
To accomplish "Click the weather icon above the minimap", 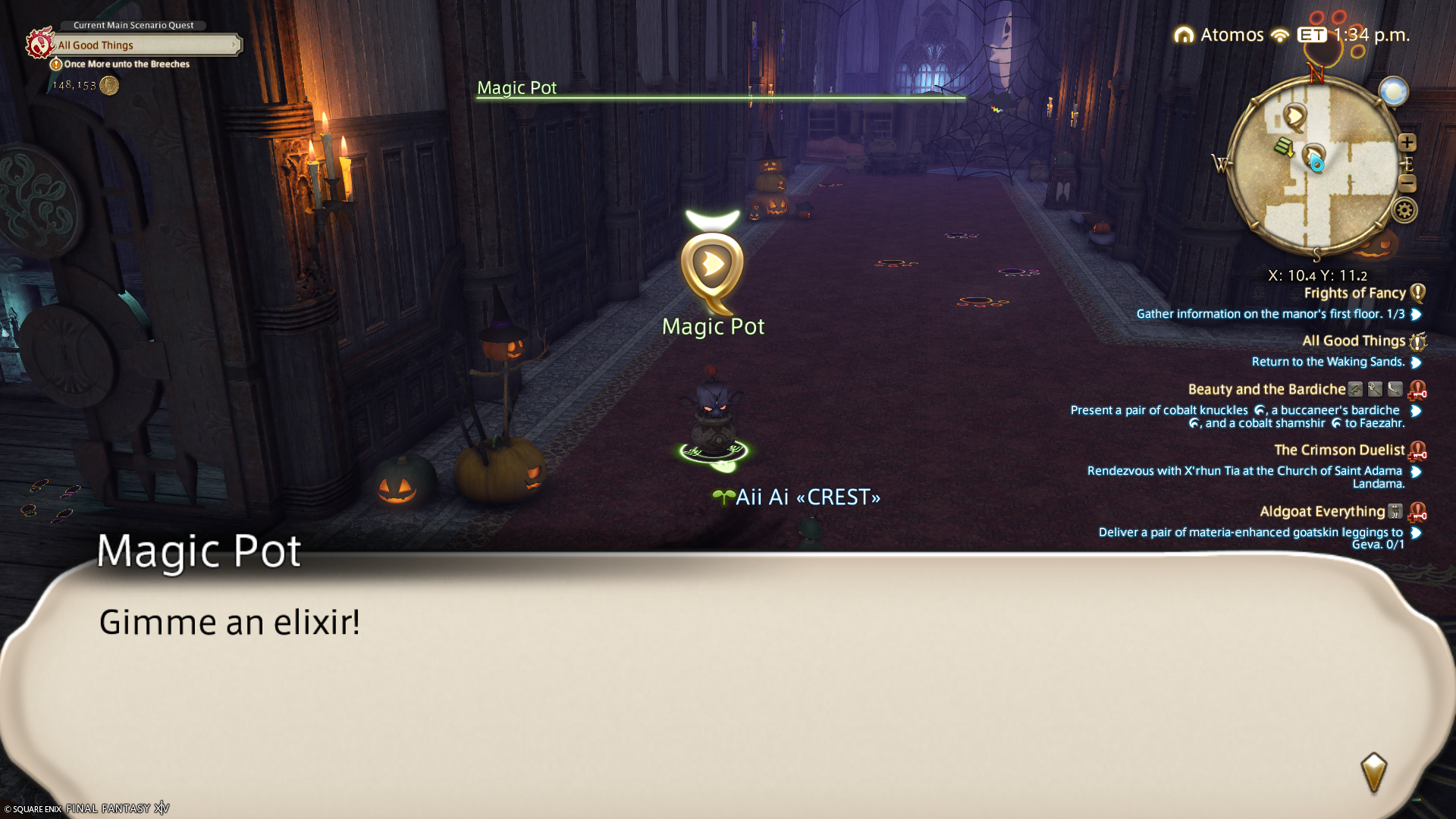I will (x=1393, y=92).
